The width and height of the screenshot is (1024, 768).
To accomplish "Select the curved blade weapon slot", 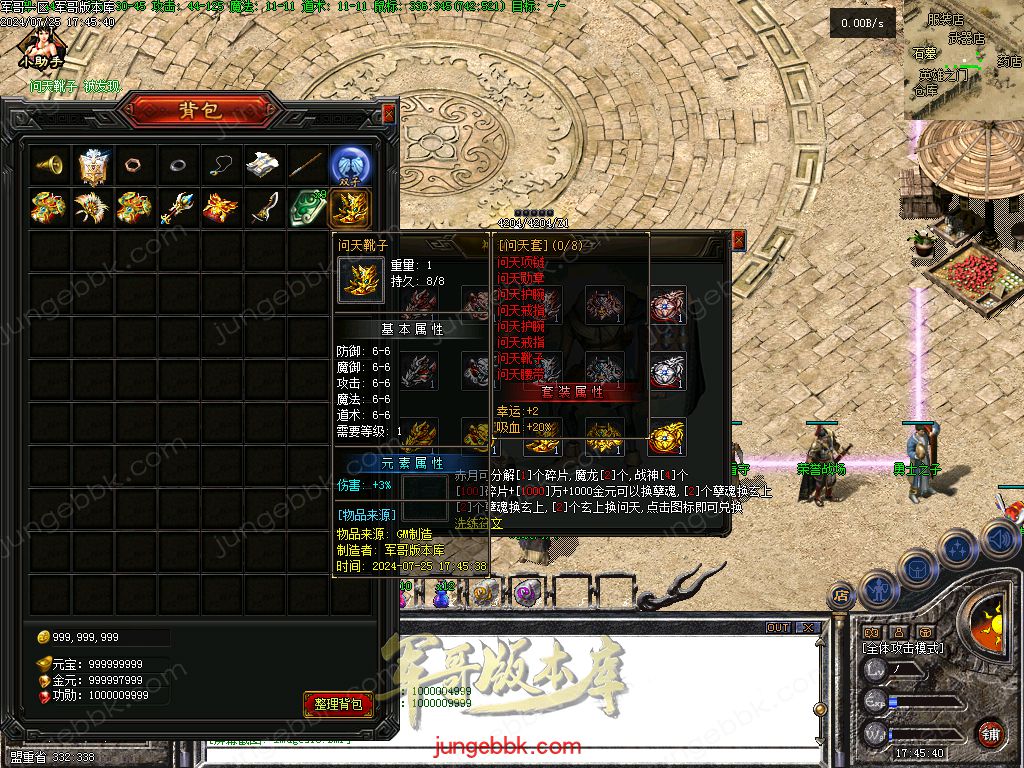I will pyautogui.click(x=264, y=207).
